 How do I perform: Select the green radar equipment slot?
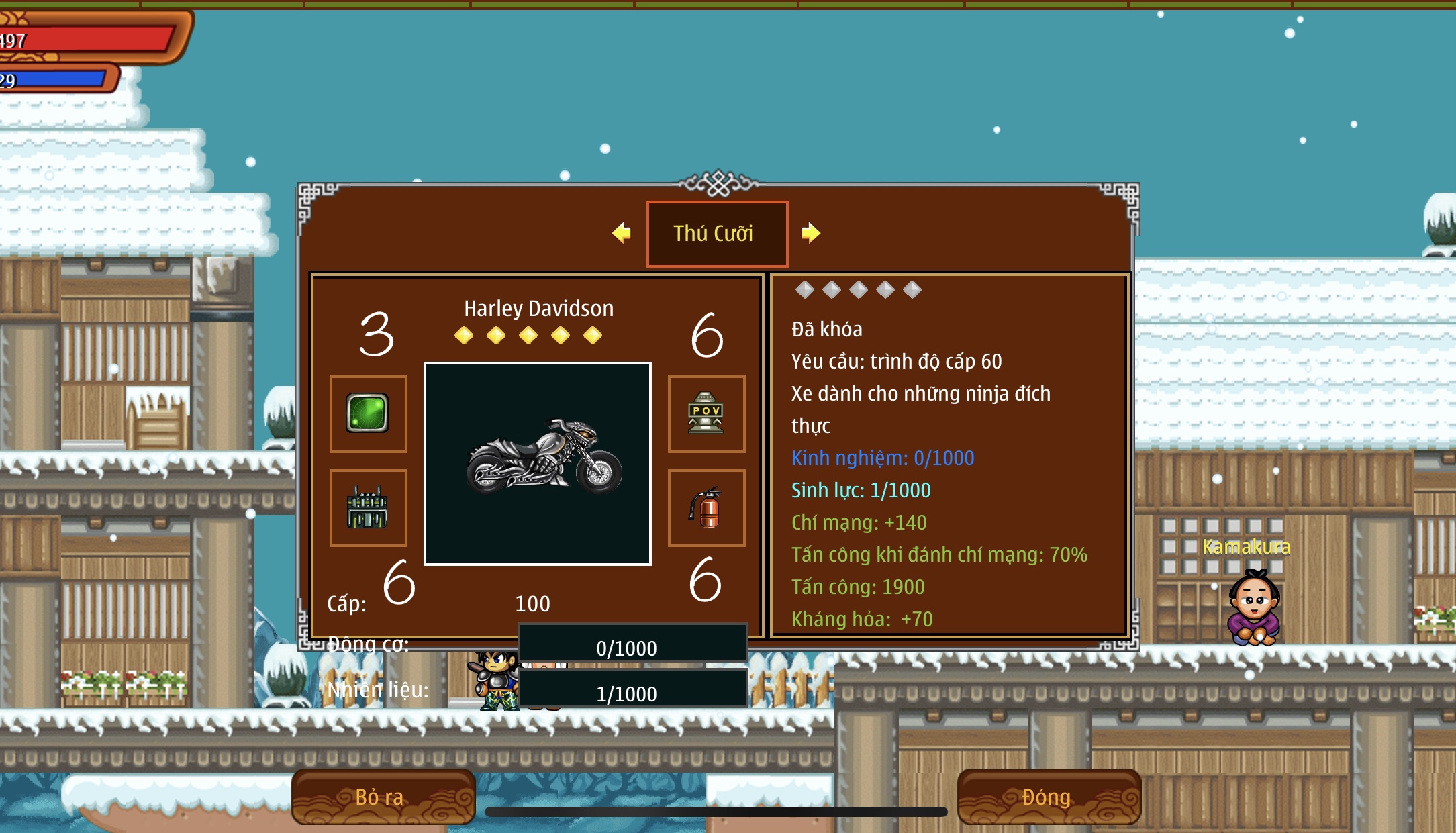(x=368, y=413)
